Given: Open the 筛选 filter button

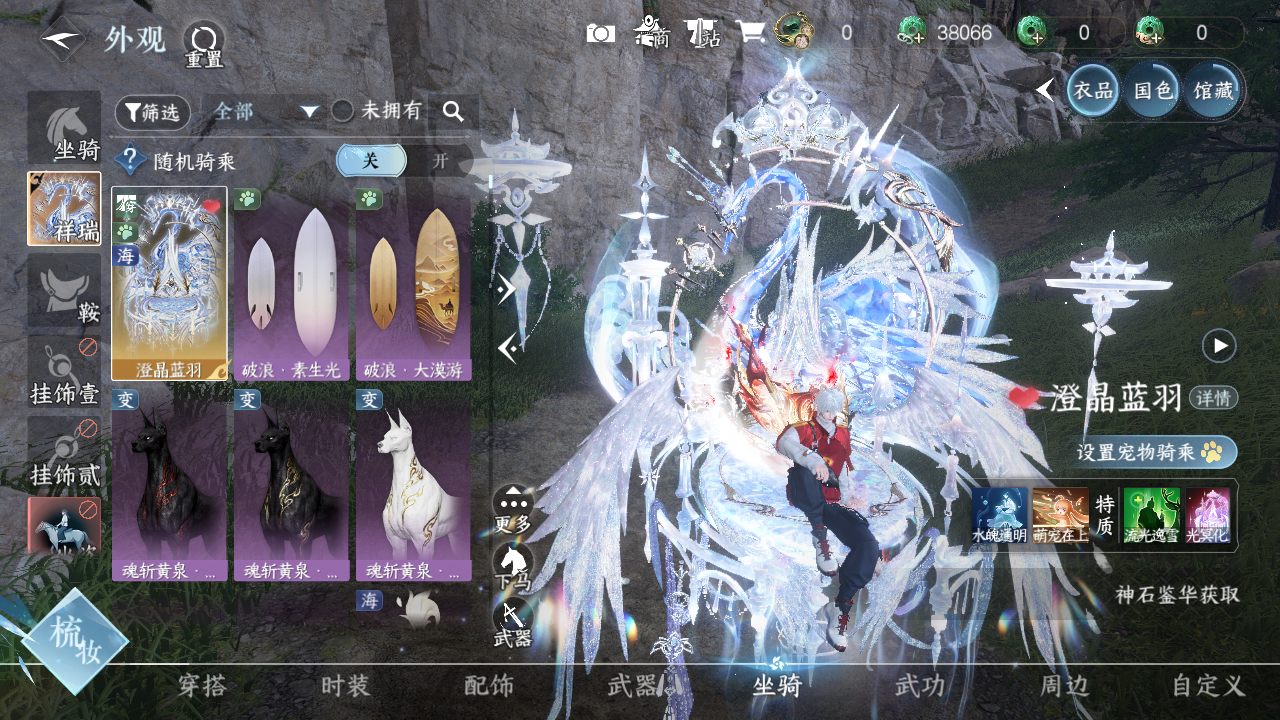Looking at the screenshot, I should [x=152, y=113].
